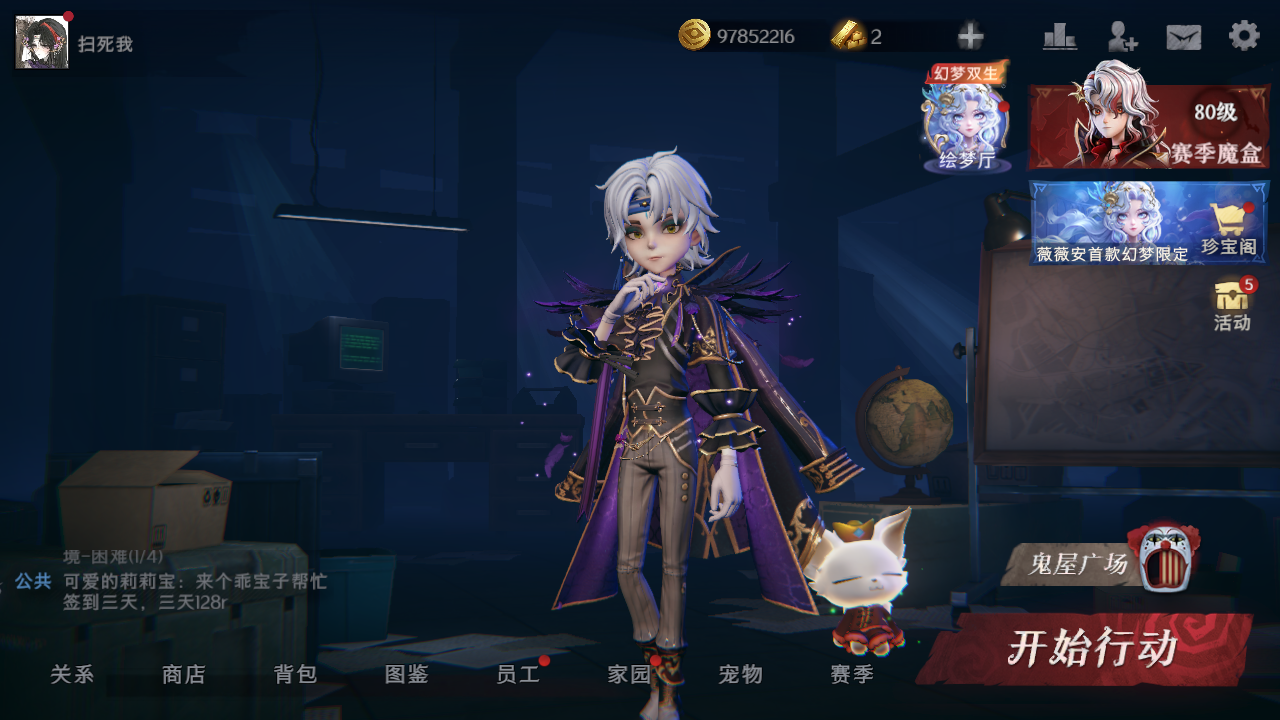The height and width of the screenshot is (720, 1280).
Task: View the 图鉴 collection
Action: (x=407, y=675)
